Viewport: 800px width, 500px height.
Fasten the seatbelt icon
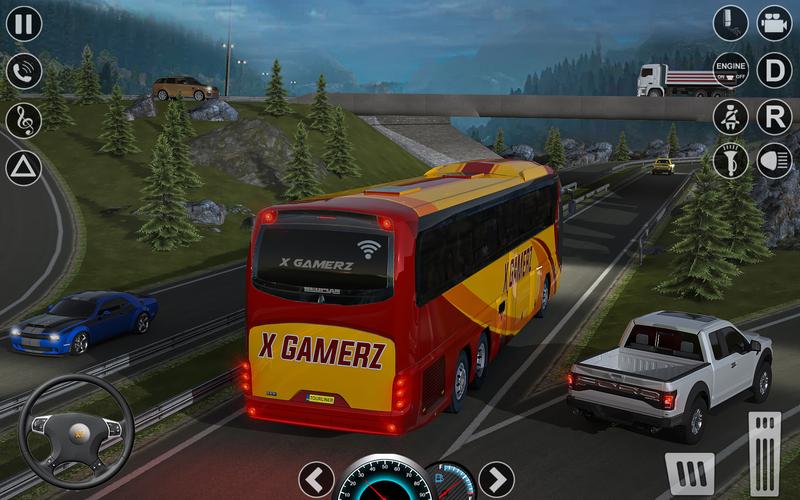(x=730, y=117)
